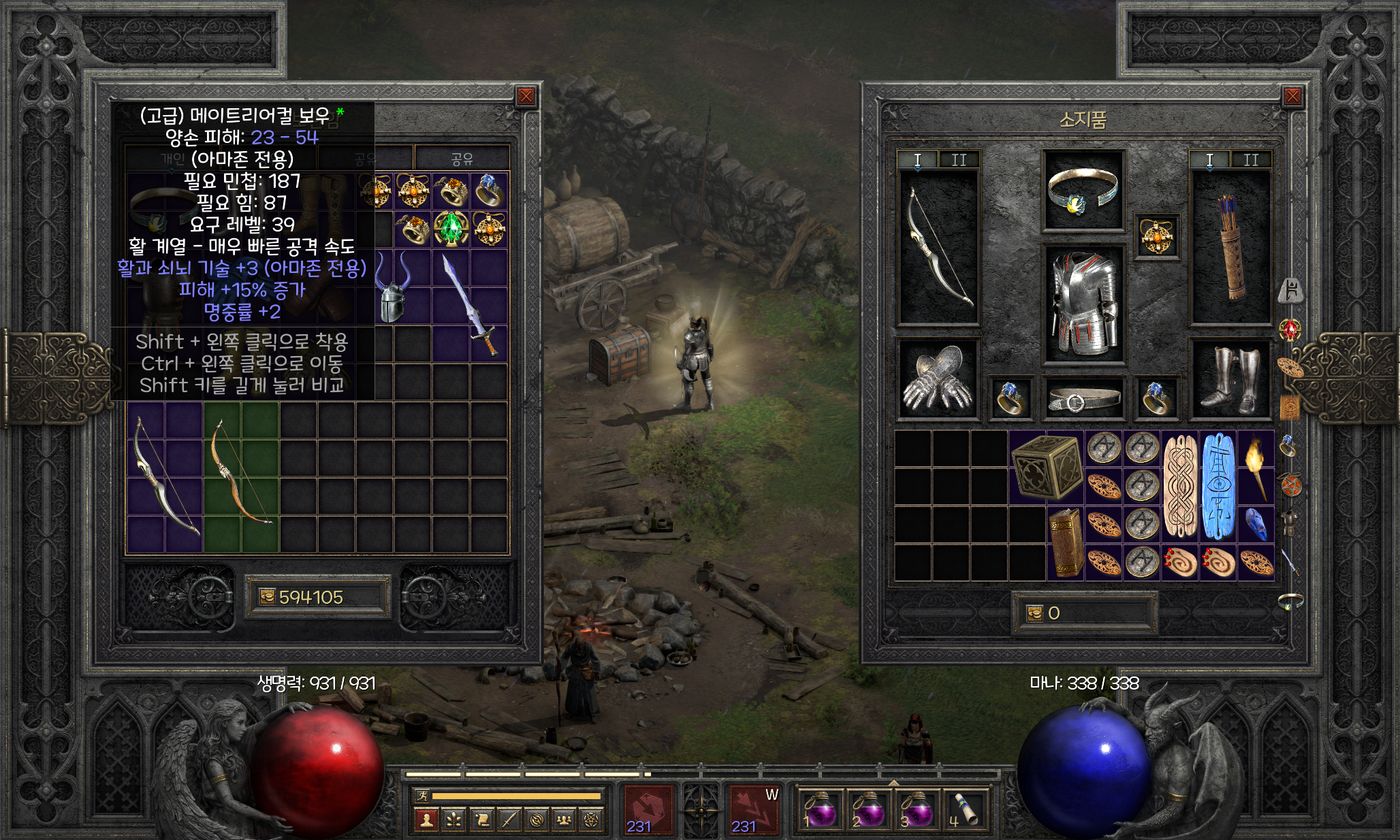Close the stash window
This screenshot has width=1400, height=840.
(526, 97)
